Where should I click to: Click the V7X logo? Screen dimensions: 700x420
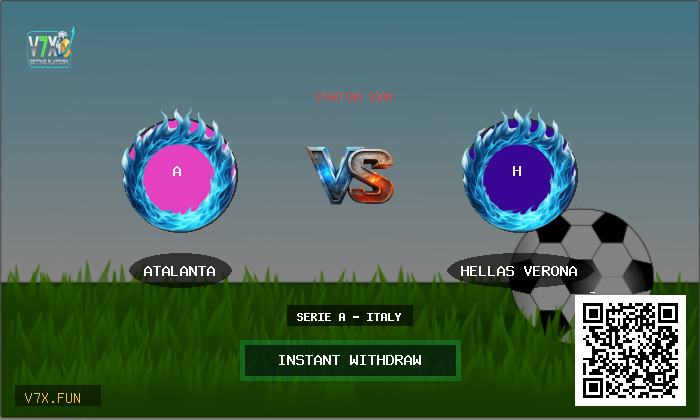(50, 46)
